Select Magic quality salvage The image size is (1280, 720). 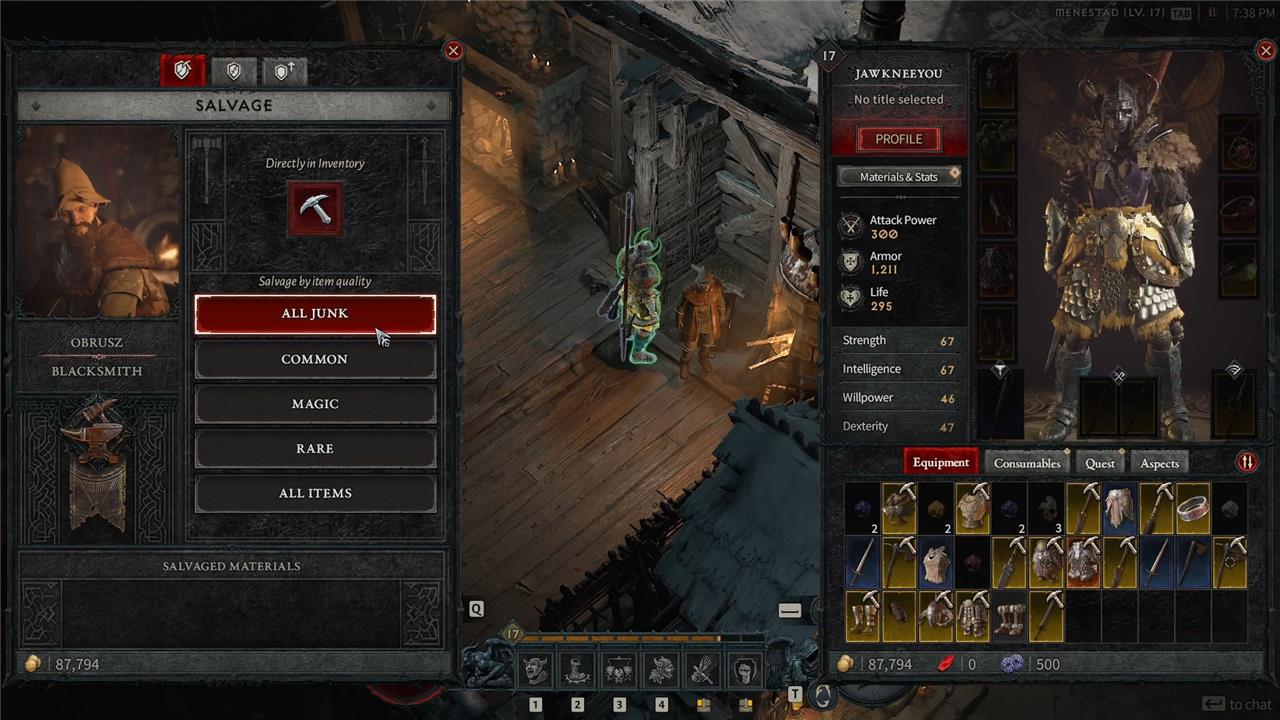coord(315,404)
